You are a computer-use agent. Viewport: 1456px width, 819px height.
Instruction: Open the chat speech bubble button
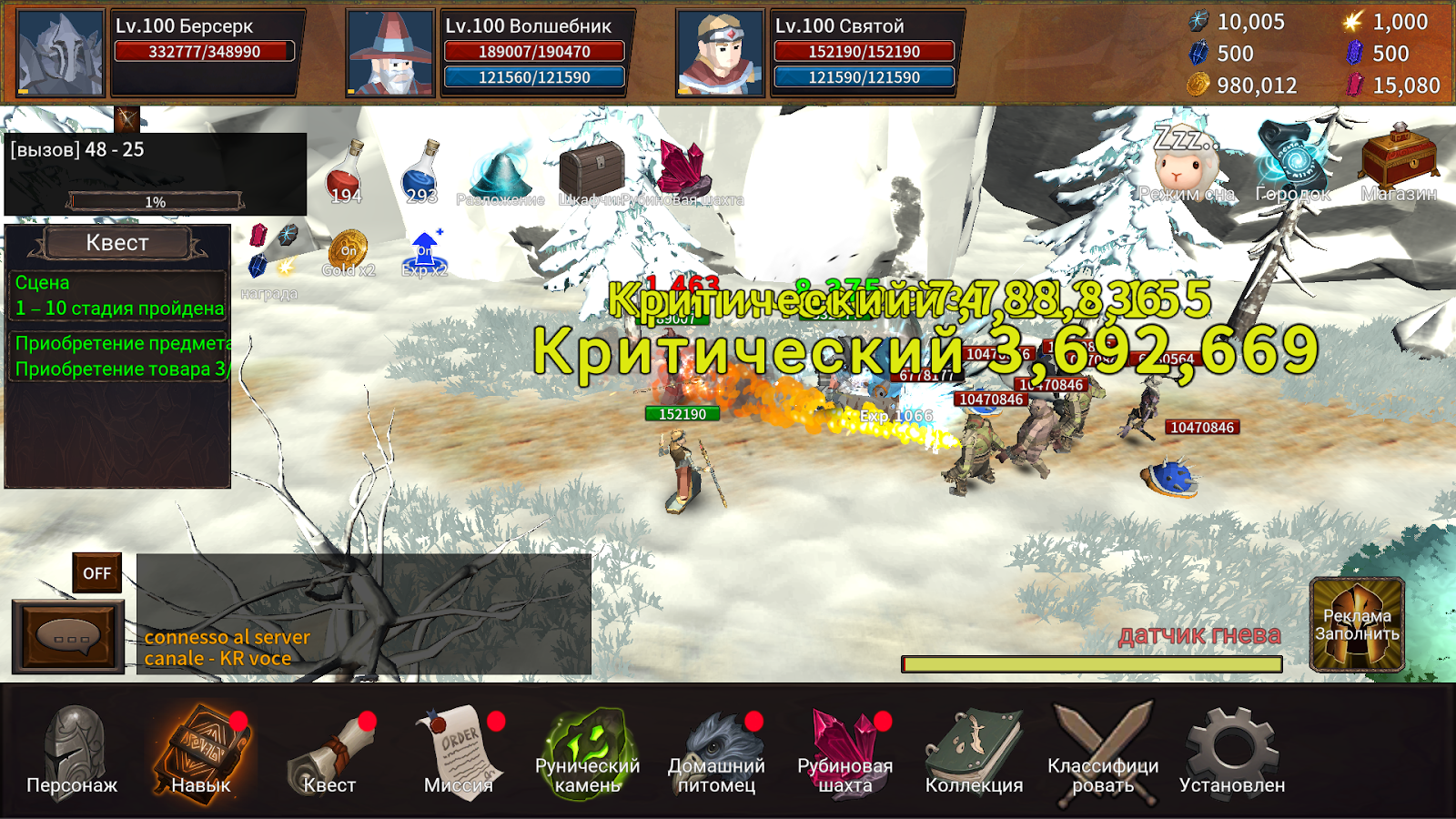point(68,636)
